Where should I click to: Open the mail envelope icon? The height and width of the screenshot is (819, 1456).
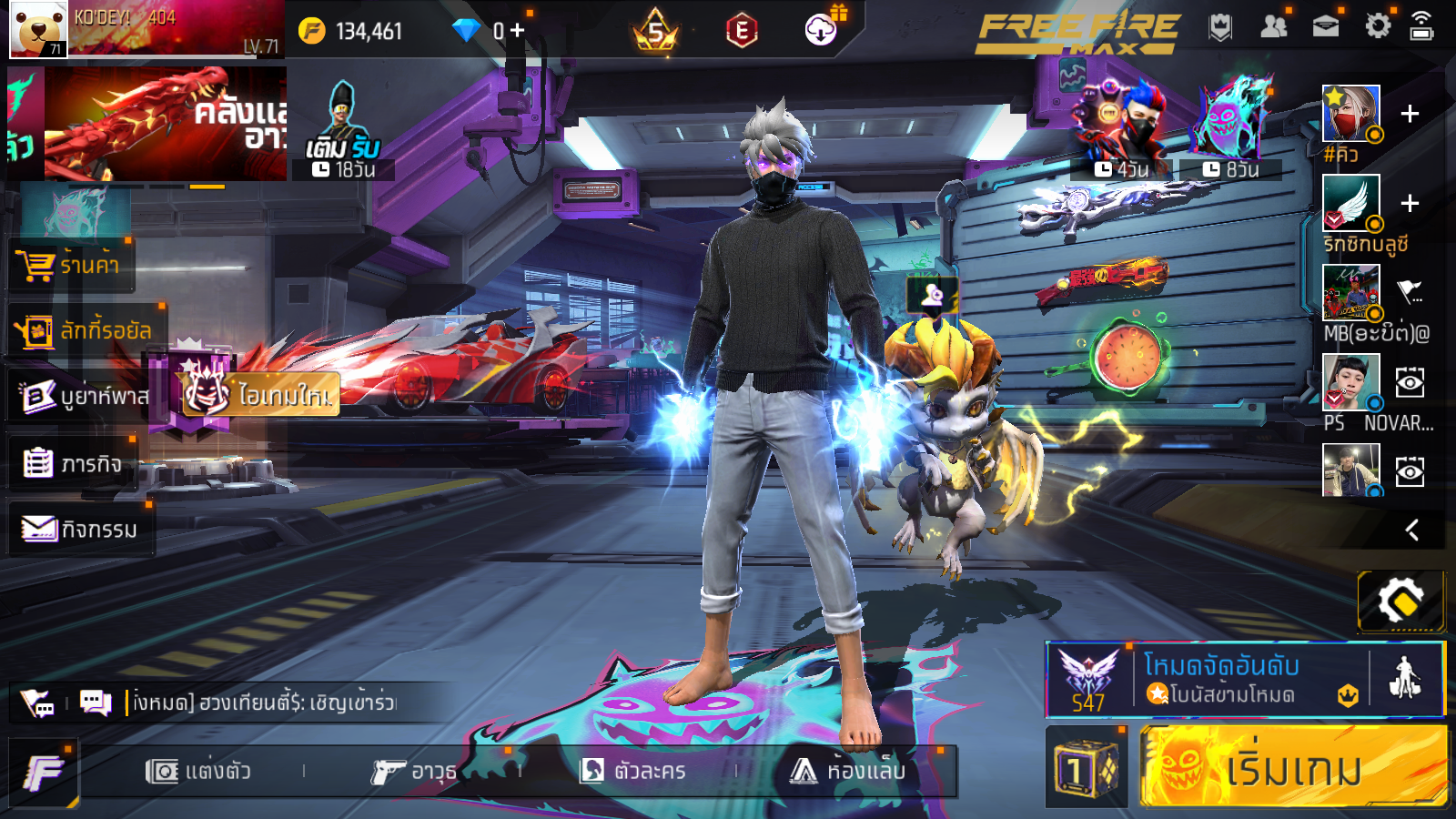click(1325, 26)
